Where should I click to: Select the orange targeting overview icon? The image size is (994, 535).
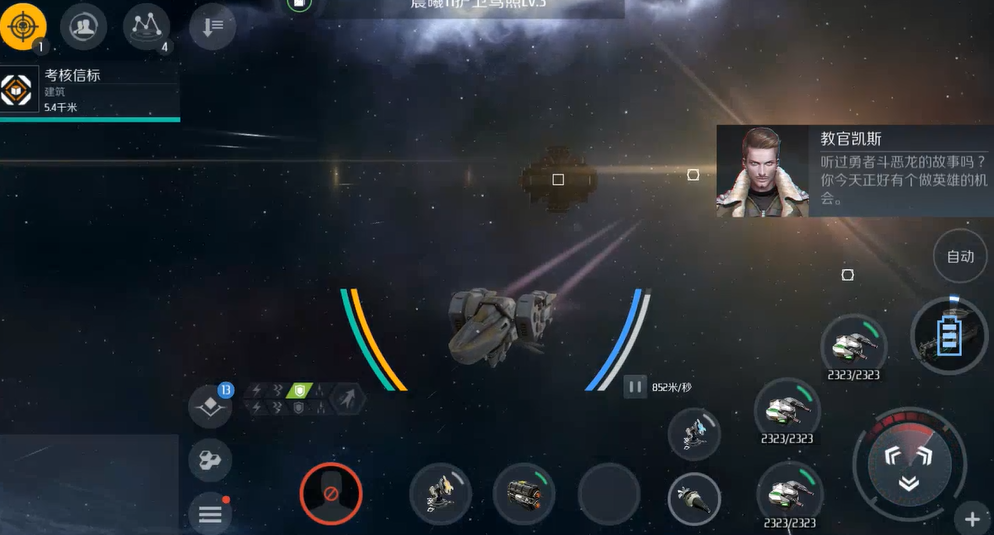[23, 26]
